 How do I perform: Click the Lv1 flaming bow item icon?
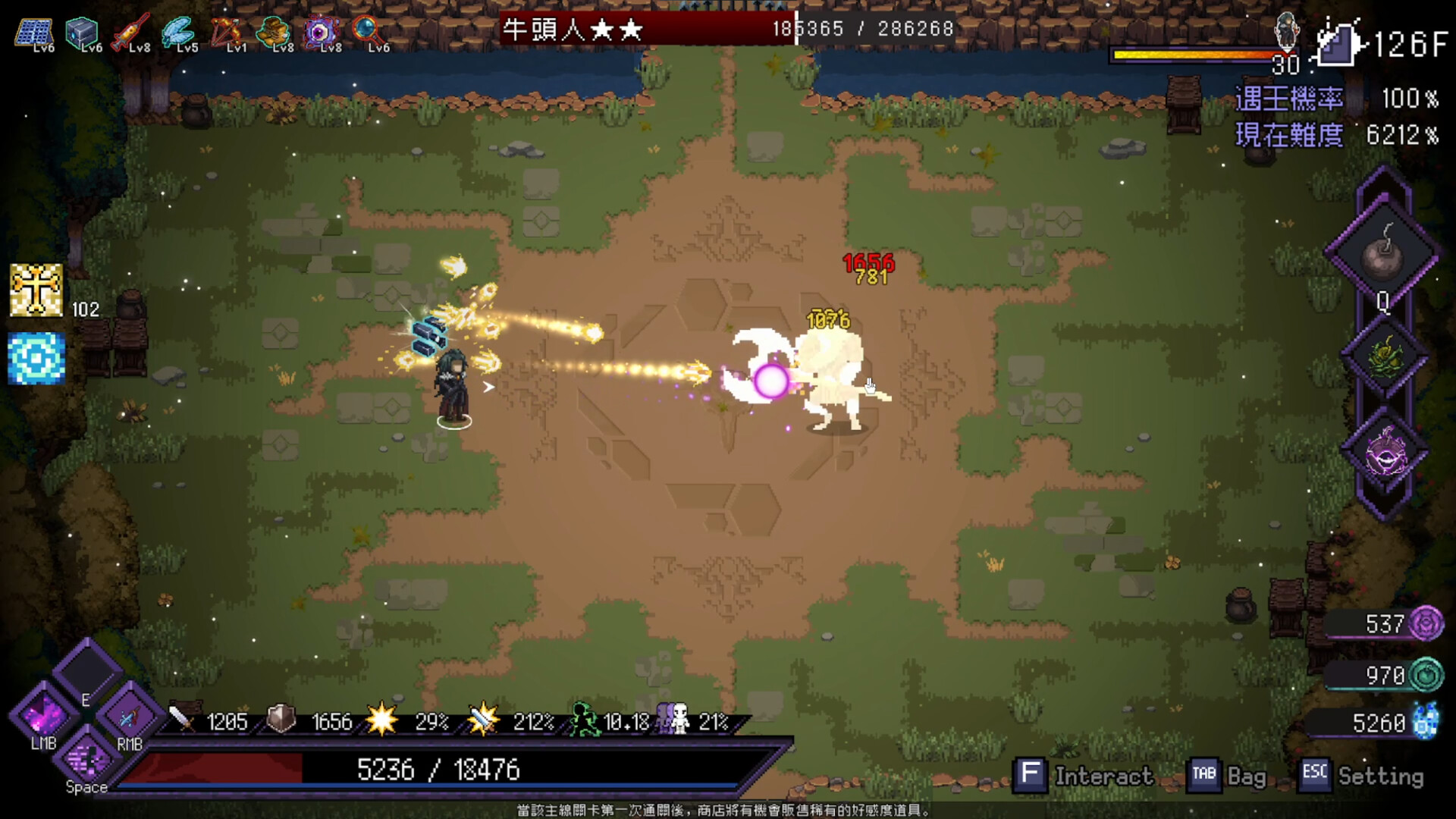pos(226,32)
